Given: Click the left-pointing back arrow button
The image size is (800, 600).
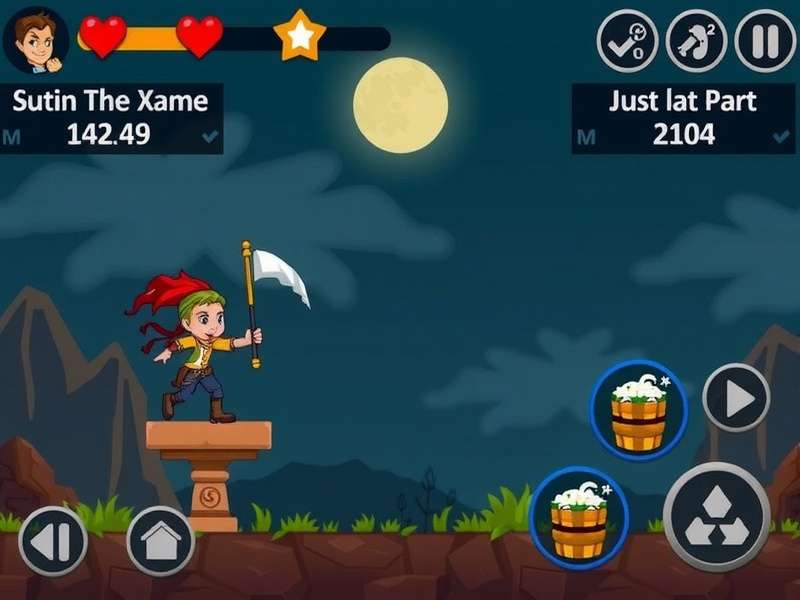Looking at the screenshot, I should point(53,541).
